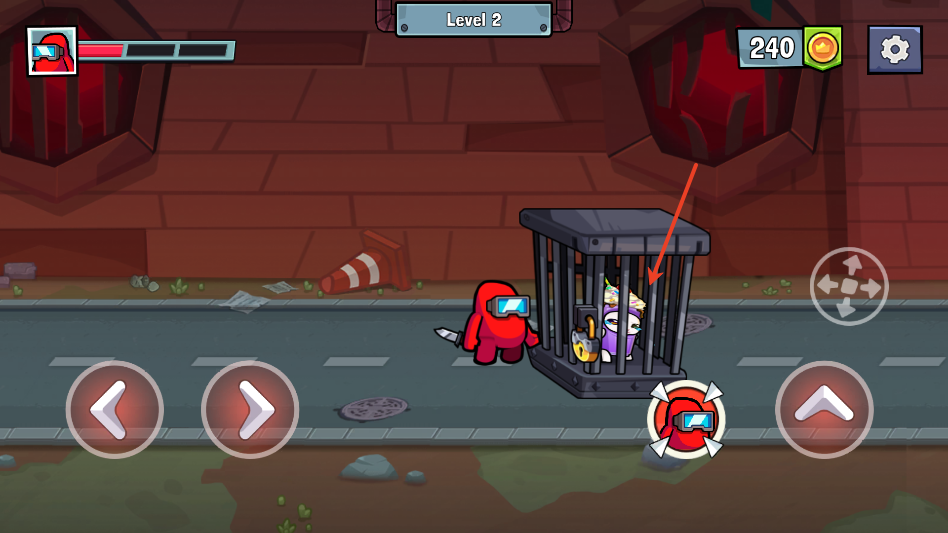
Task: Click the red crewmate portrait
Action: (52, 51)
